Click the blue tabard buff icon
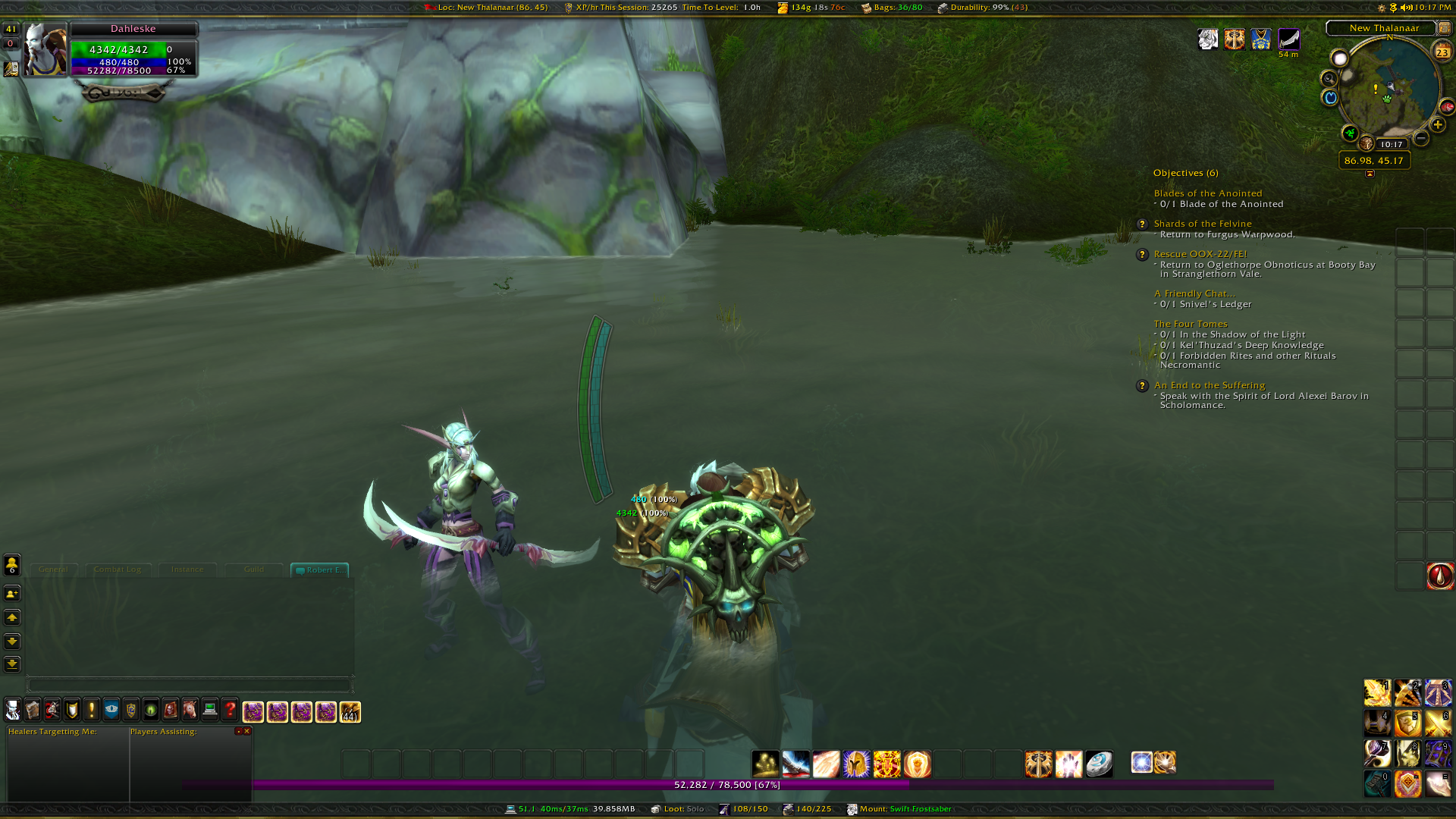This screenshot has height=819, width=1456. point(1261,39)
